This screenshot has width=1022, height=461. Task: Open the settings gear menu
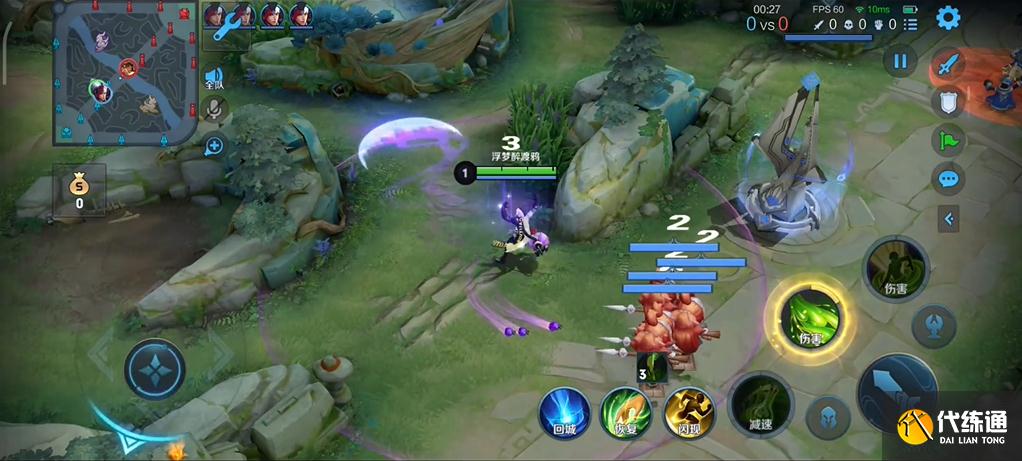pos(947,18)
